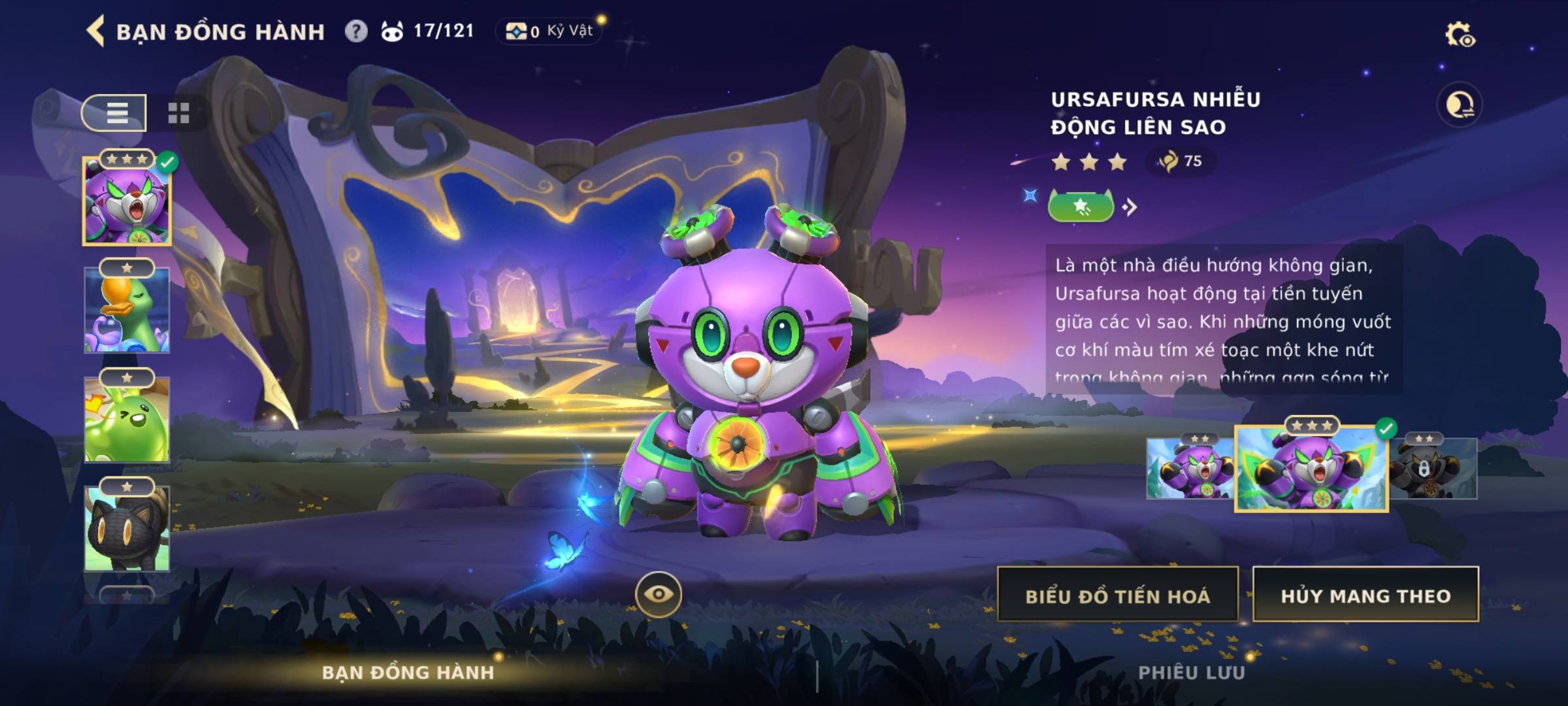This screenshot has height=706, width=1568.
Task: Toggle the eye preview button
Action: click(658, 594)
